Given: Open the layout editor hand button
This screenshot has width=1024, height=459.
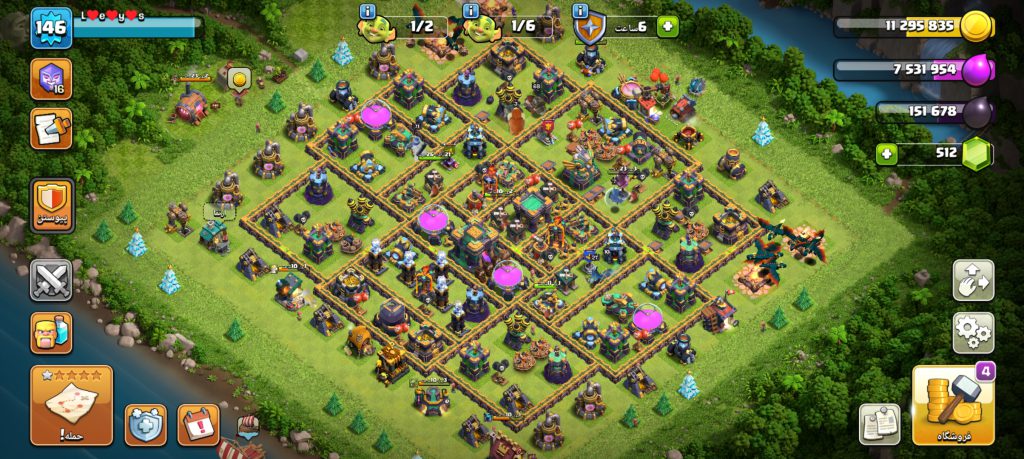Looking at the screenshot, I should click(x=973, y=281).
